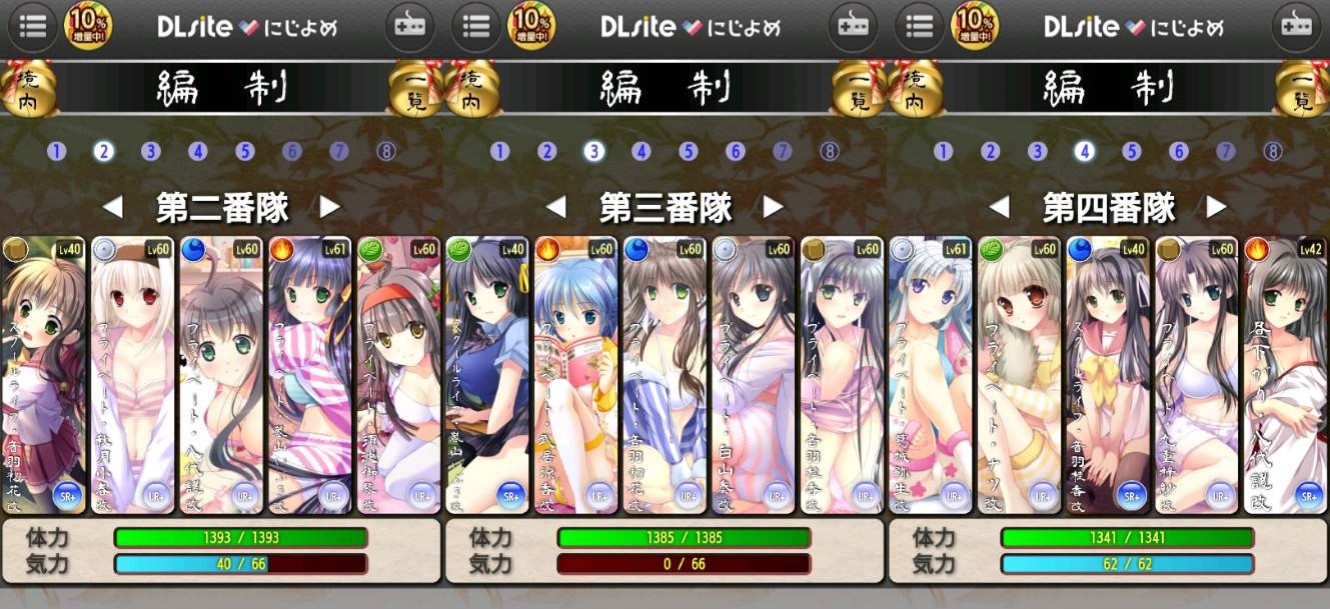Click the gamepad icon above the 第四番隊 panel
The height and width of the screenshot is (609, 1330).
coord(1297,26)
